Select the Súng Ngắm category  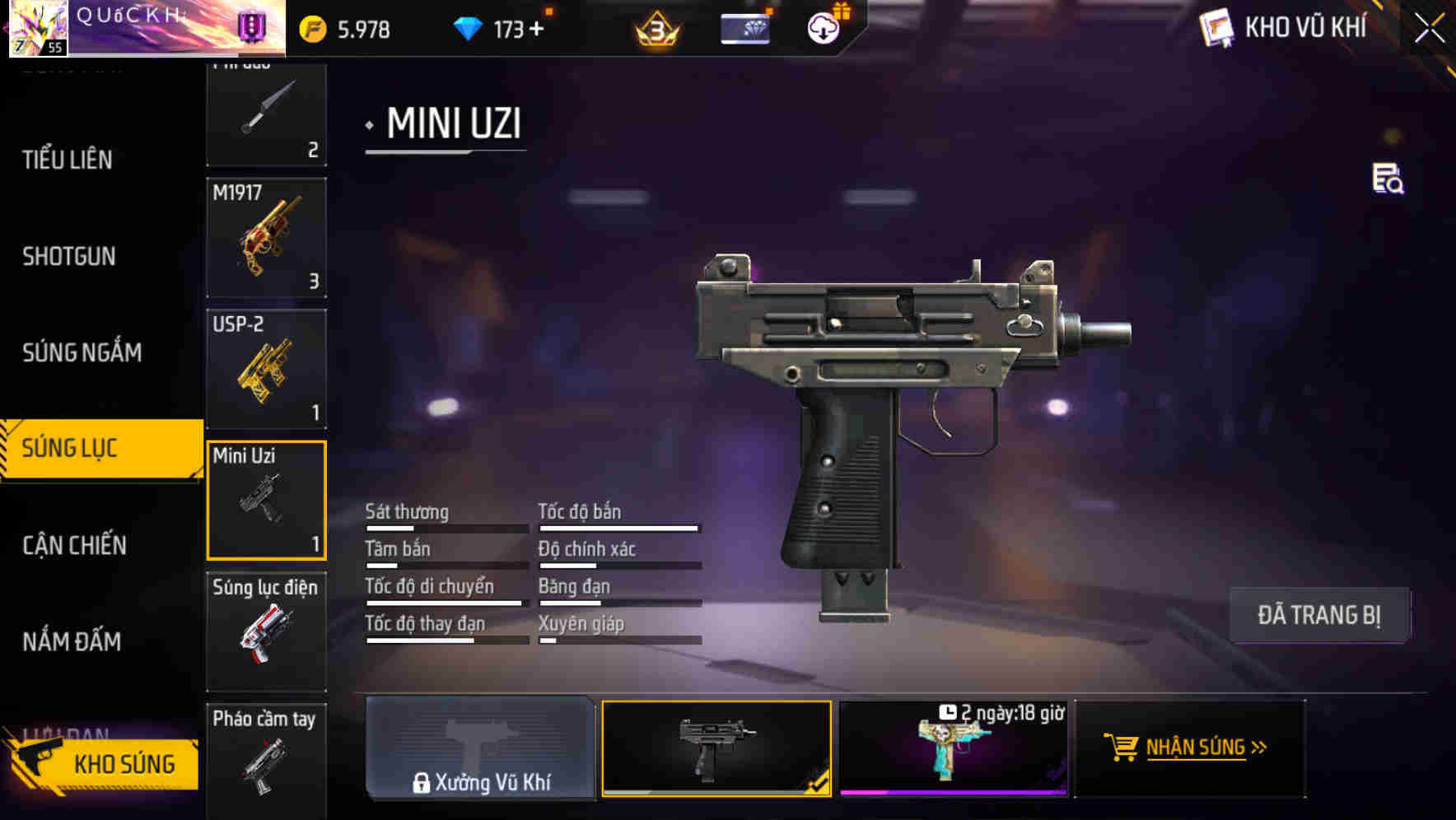pyautogui.click(x=82, y=353)
